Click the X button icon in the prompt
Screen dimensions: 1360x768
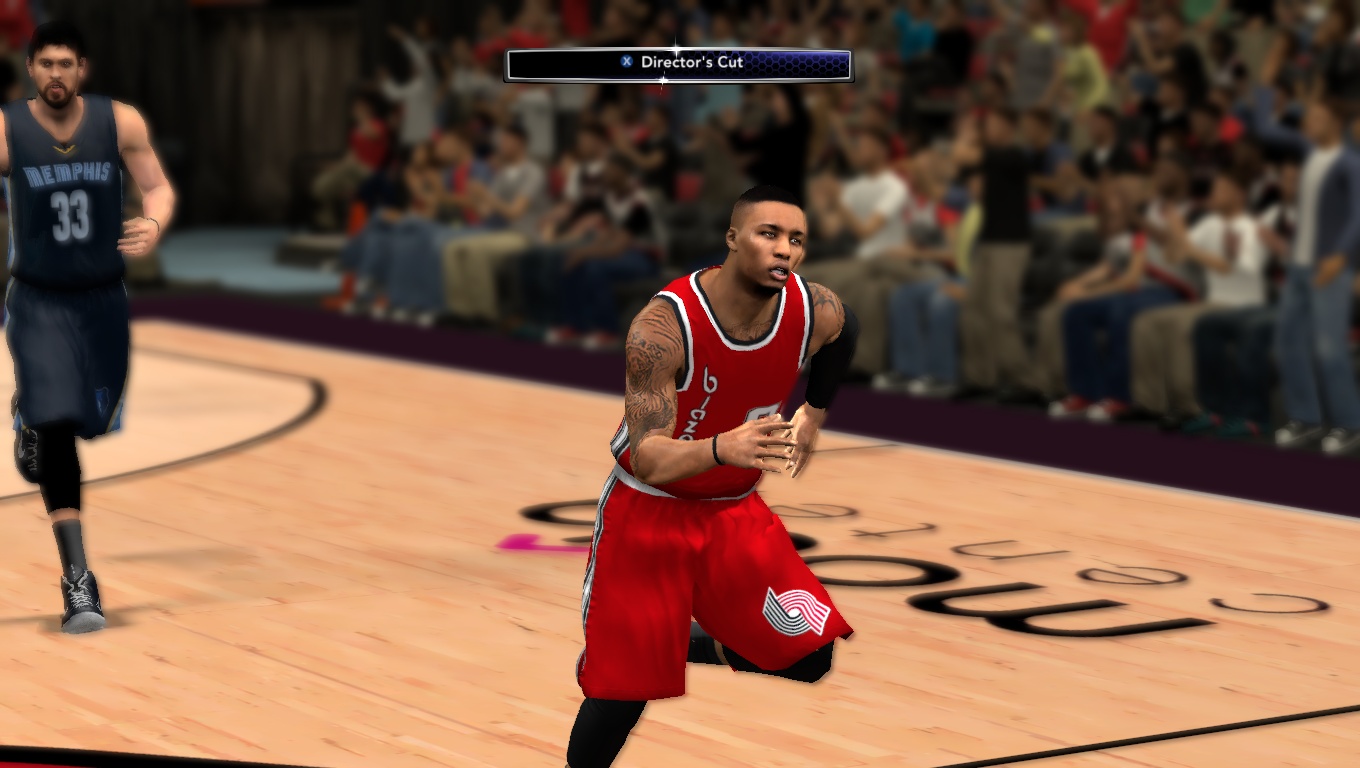pyautogui.click(x=624, y=60)
